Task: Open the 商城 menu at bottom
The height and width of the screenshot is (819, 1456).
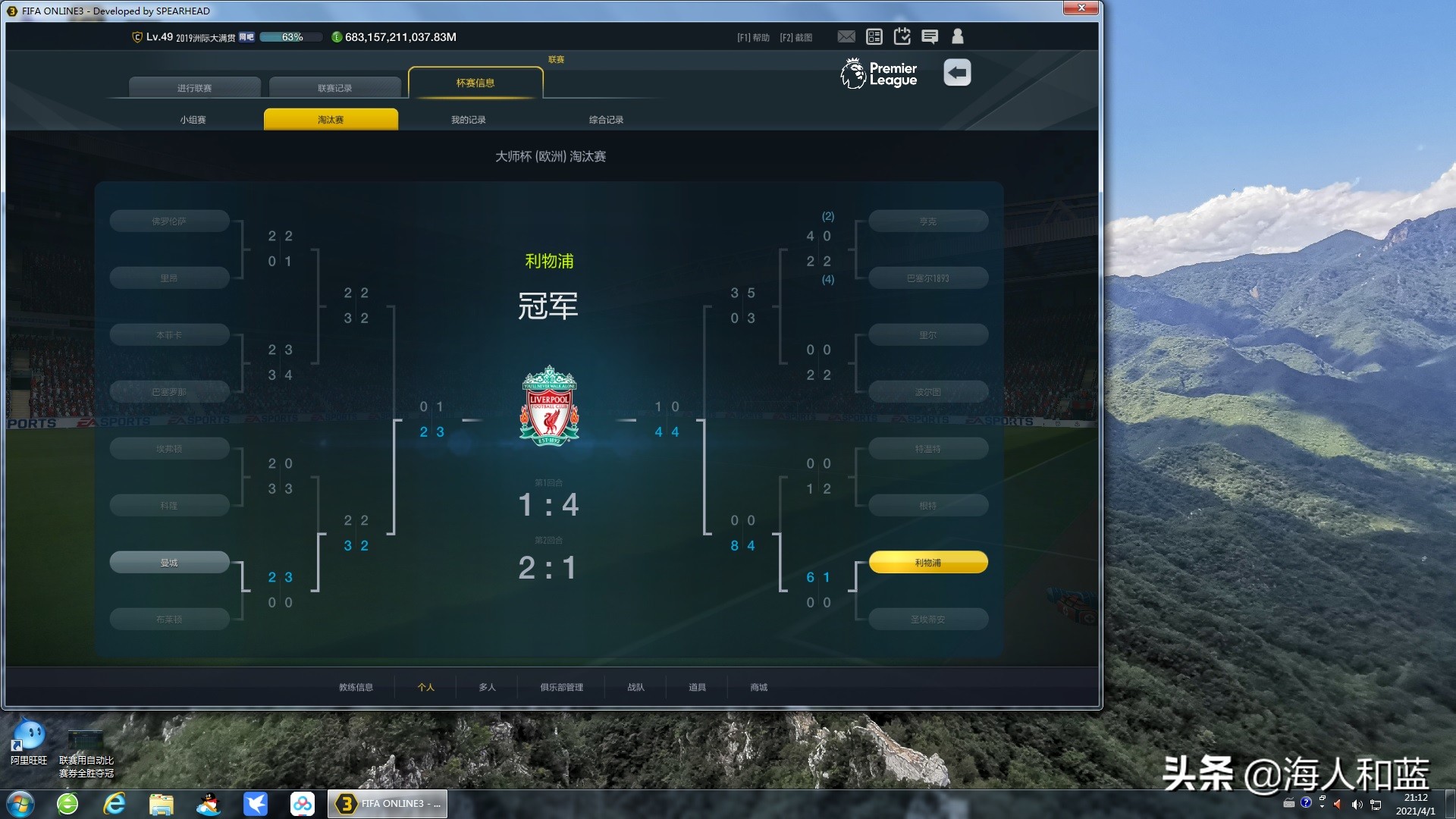Action: point(757,687)
